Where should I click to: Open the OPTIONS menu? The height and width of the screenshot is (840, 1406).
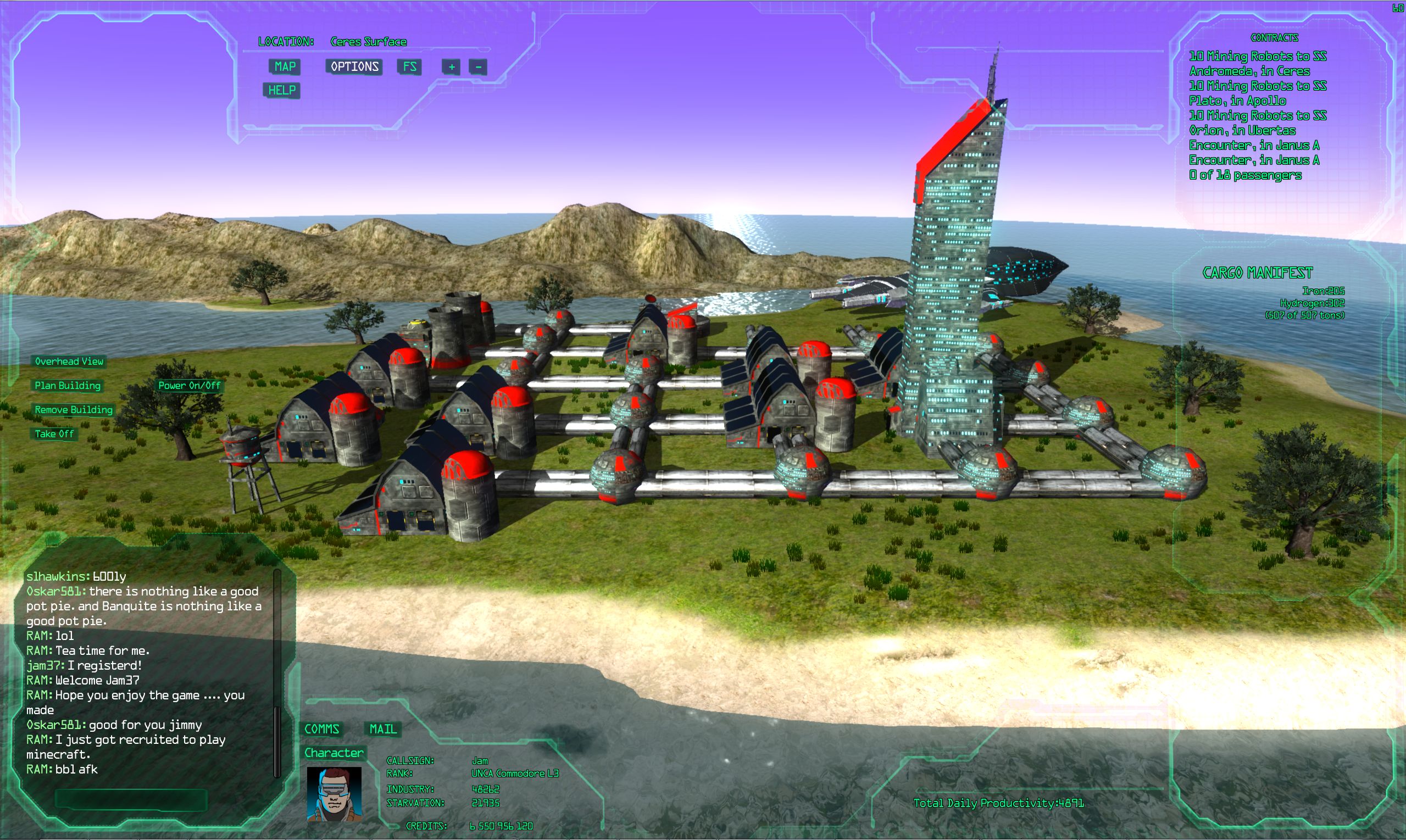point(354,67)
